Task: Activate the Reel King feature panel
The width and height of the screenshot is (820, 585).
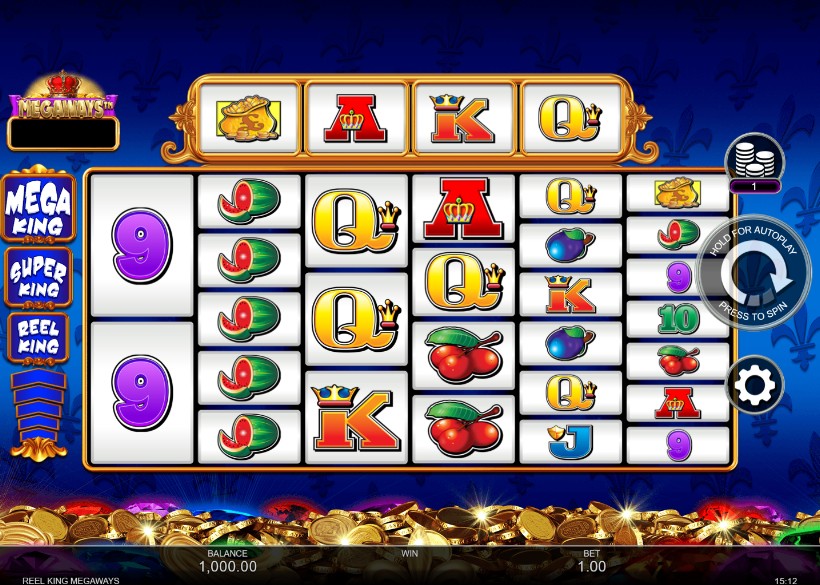Action: click(x=39, y=337)
